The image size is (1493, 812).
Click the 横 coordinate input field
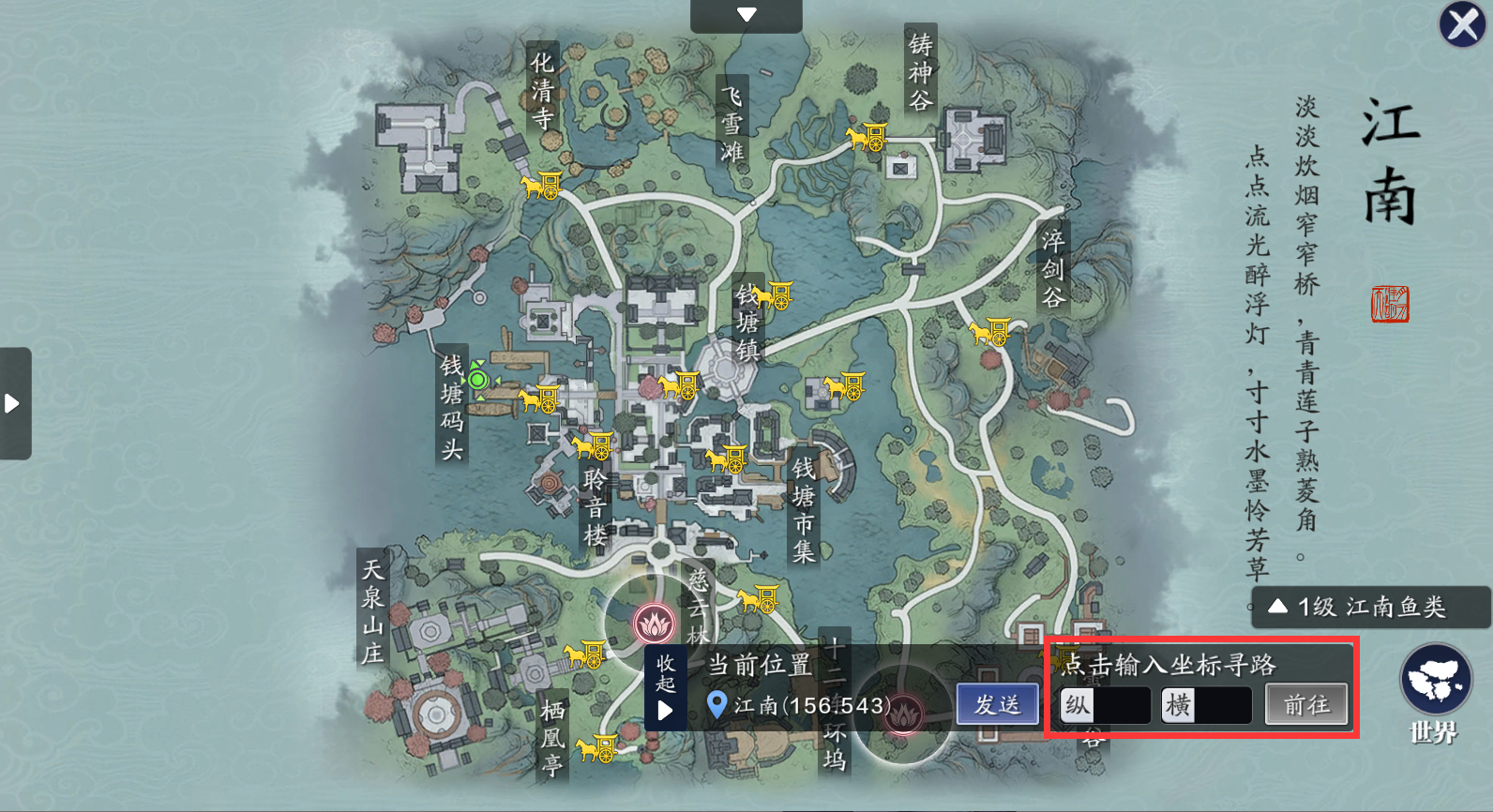(1224, 704)
